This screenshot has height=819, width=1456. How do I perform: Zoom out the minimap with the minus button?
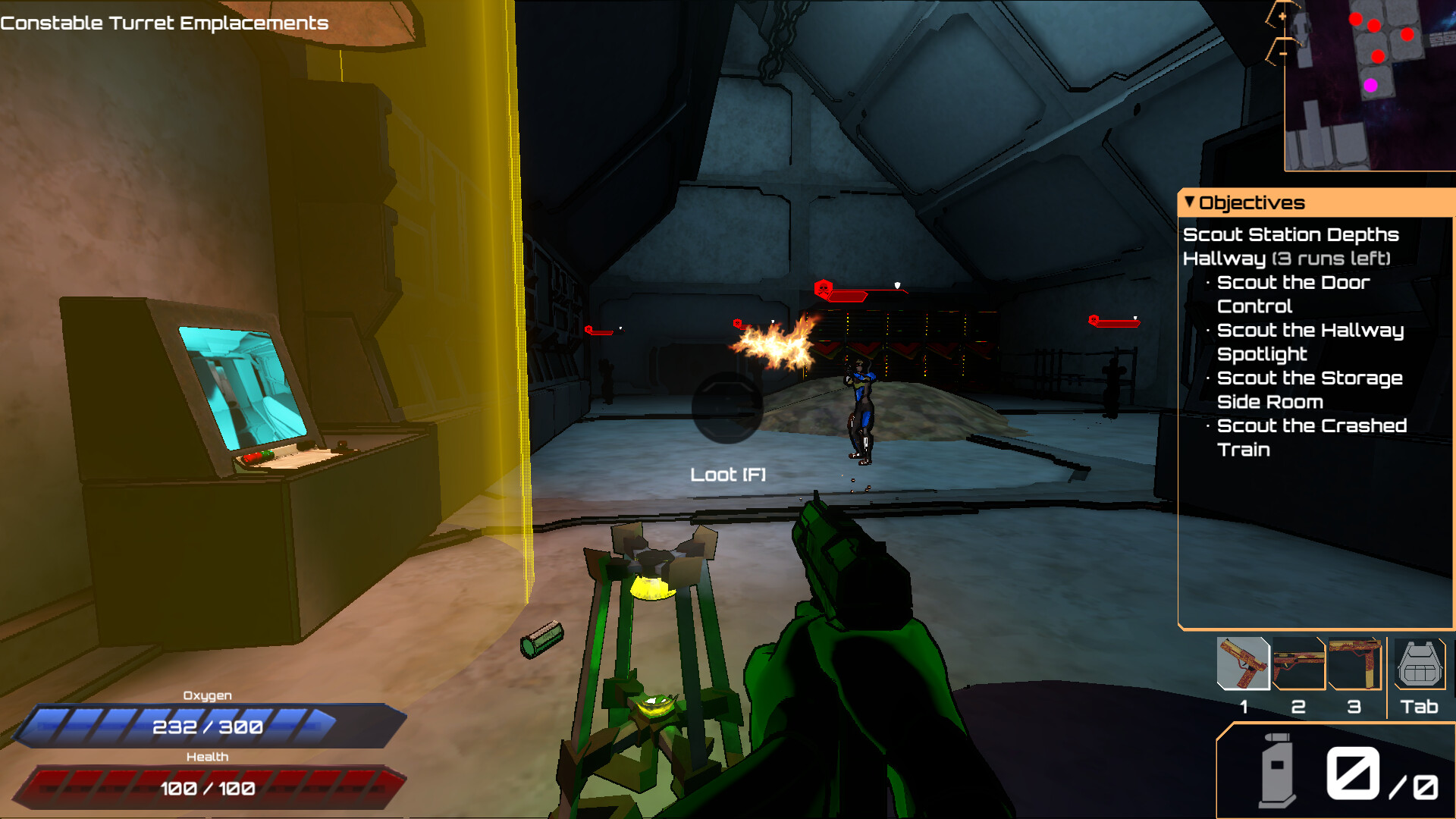pos(1282,54)
